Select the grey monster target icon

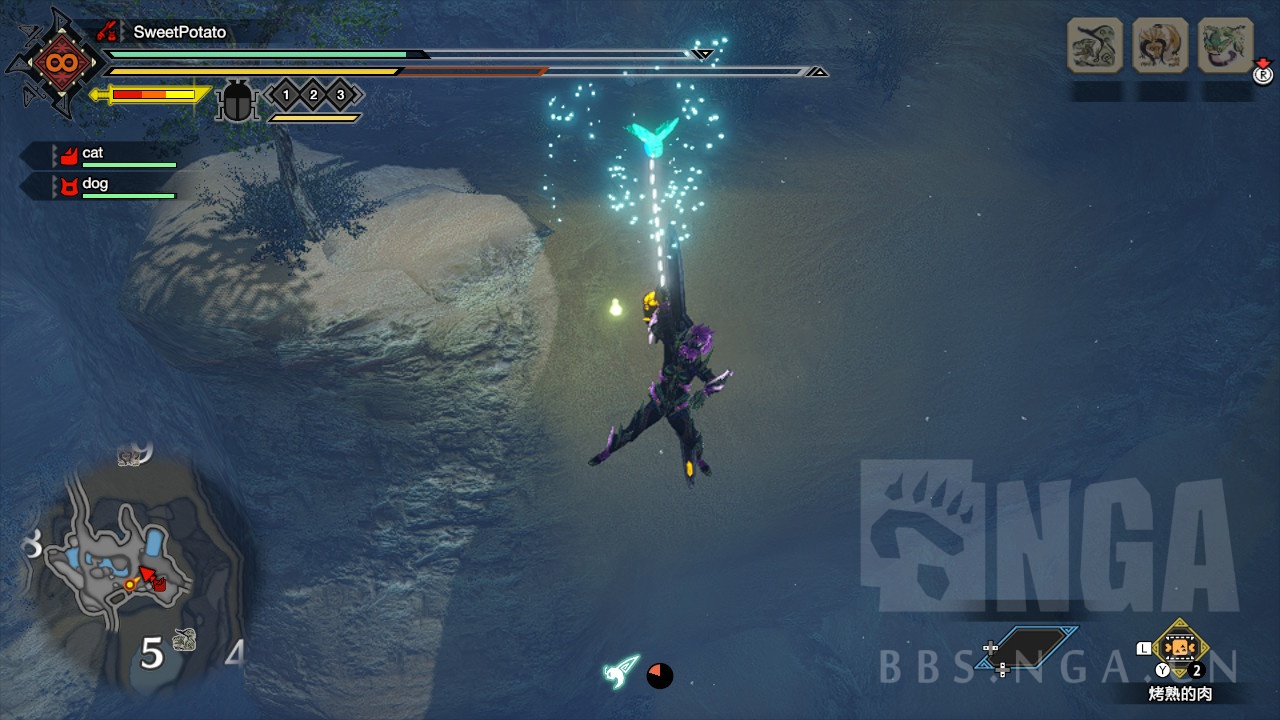pyautogui.click(x=1095, y=45)
